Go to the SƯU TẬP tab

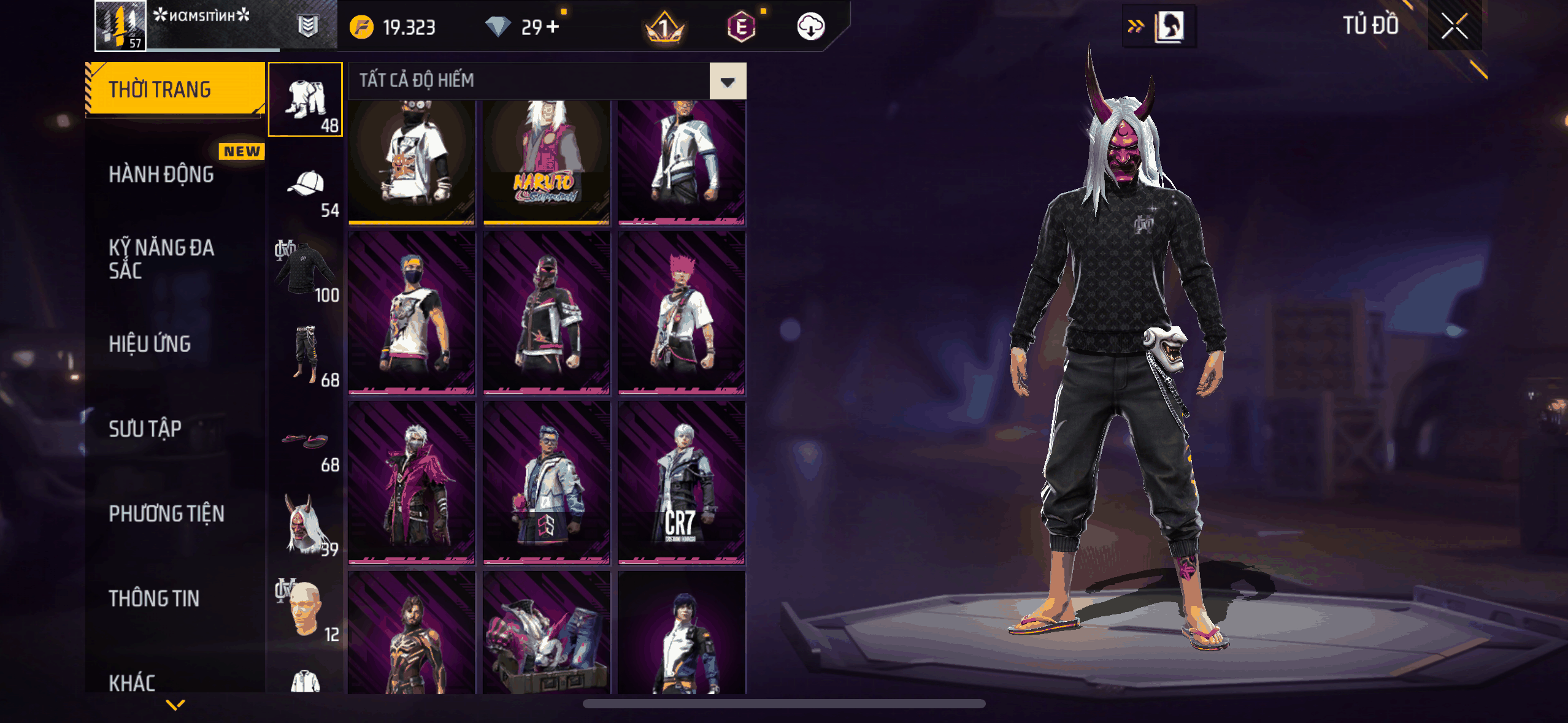[145, 429]
